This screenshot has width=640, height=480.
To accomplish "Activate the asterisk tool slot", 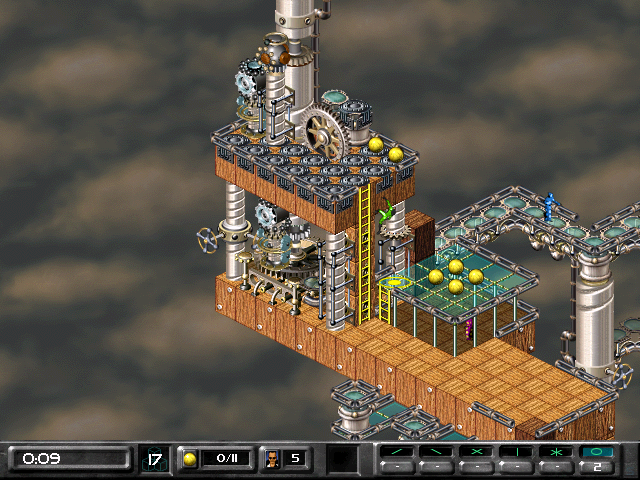I will [556, 453].
